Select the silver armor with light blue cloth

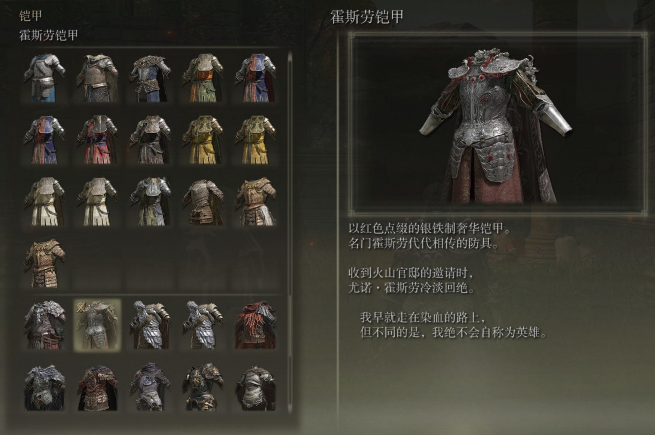45,77
